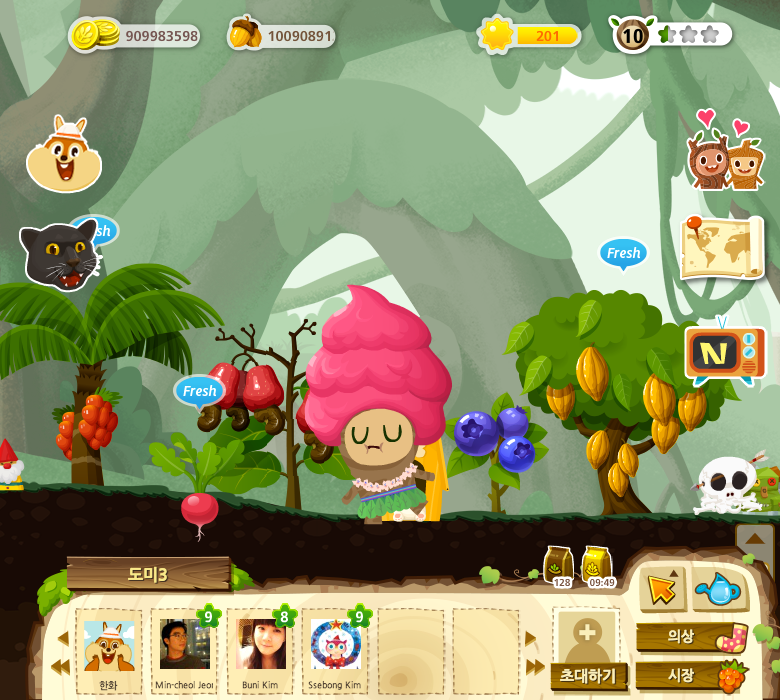Viewport: 780px width, 700px height.
Task: Open the black panther quest icon
Action: [x=59, y=255]
